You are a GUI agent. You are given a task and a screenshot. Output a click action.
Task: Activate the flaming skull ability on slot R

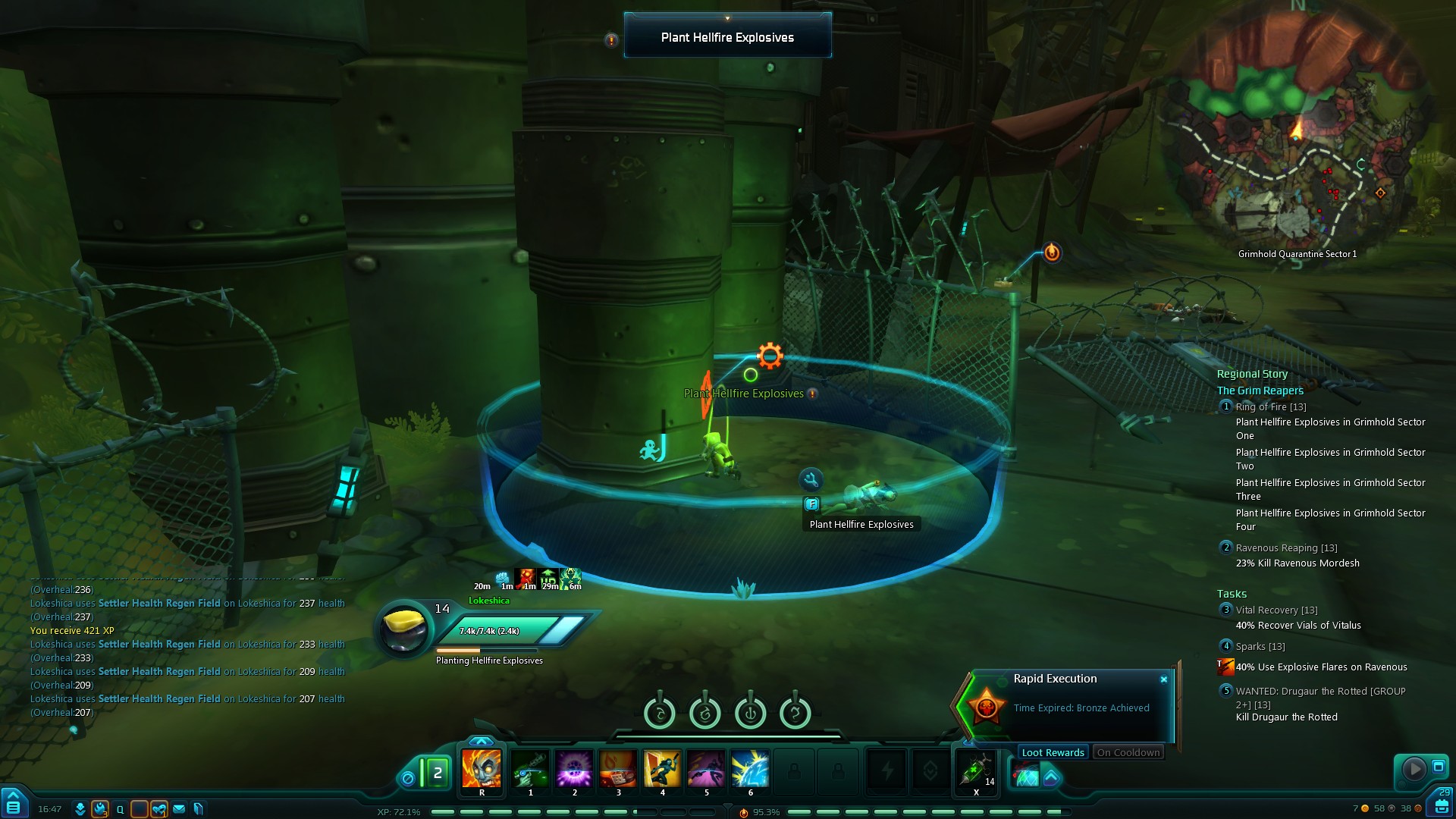click(x=482, y=768)
